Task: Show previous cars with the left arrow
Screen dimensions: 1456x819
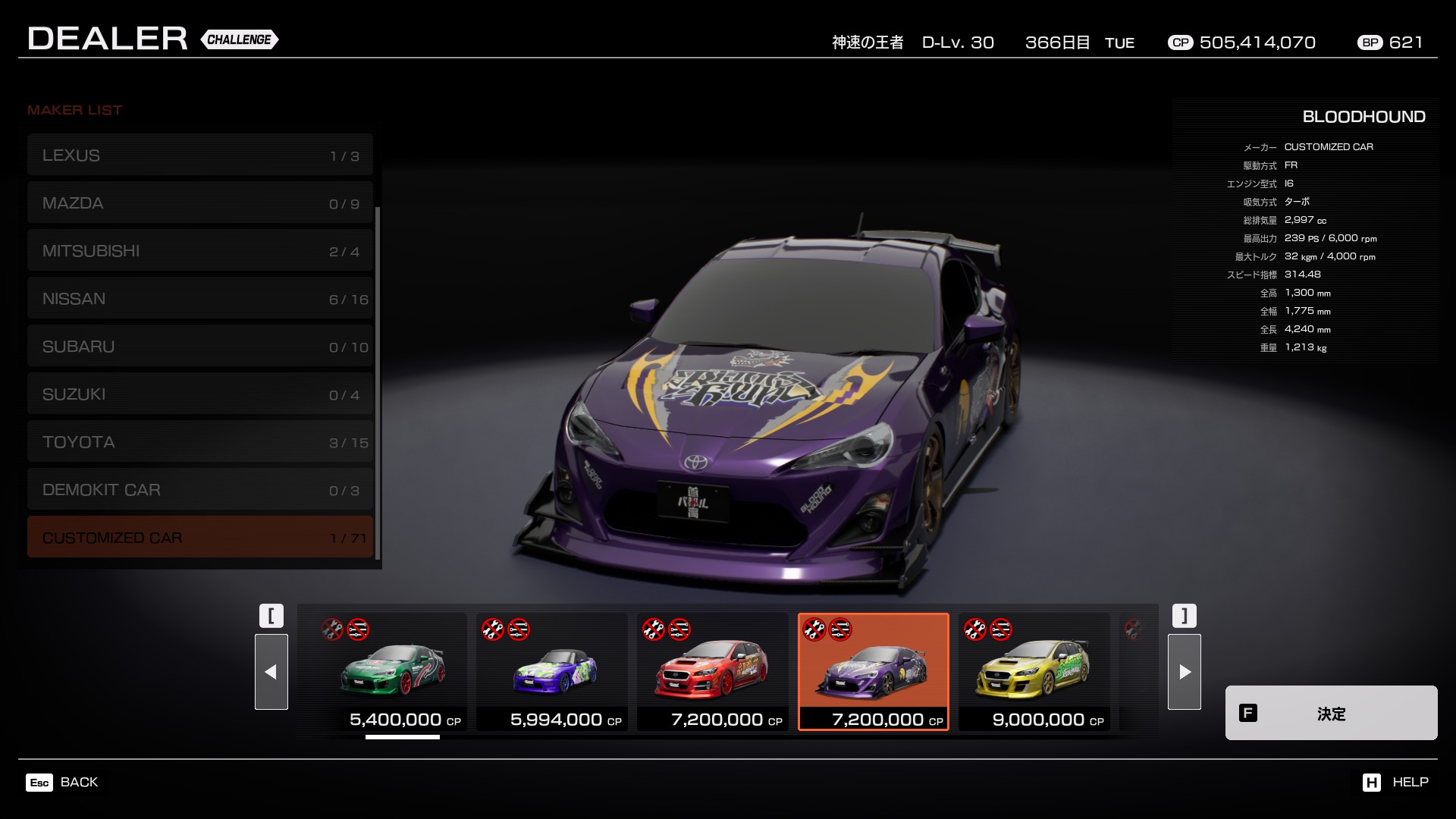Action: [271, 672]
